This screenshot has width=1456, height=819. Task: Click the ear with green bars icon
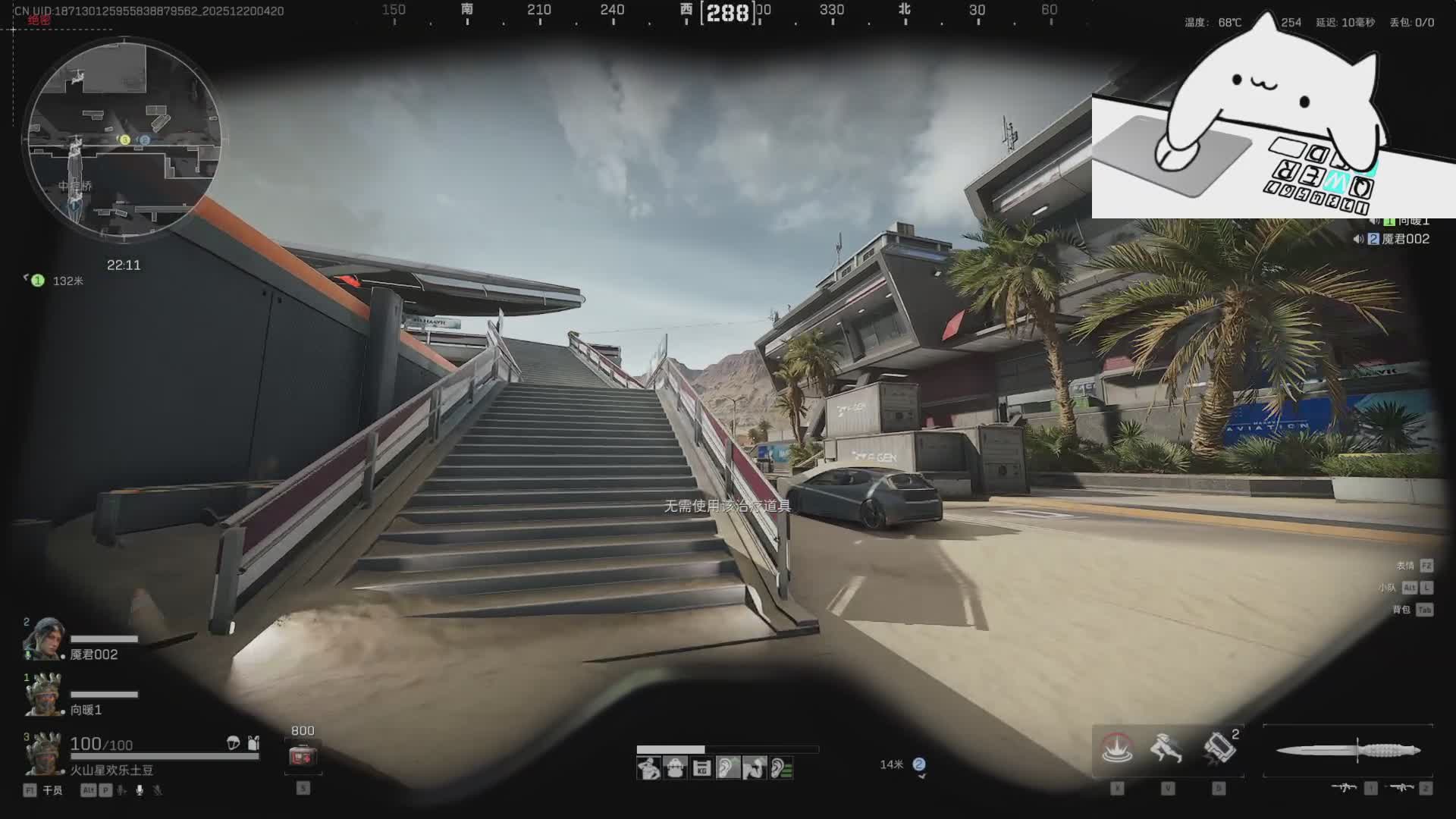coord(781,768)
